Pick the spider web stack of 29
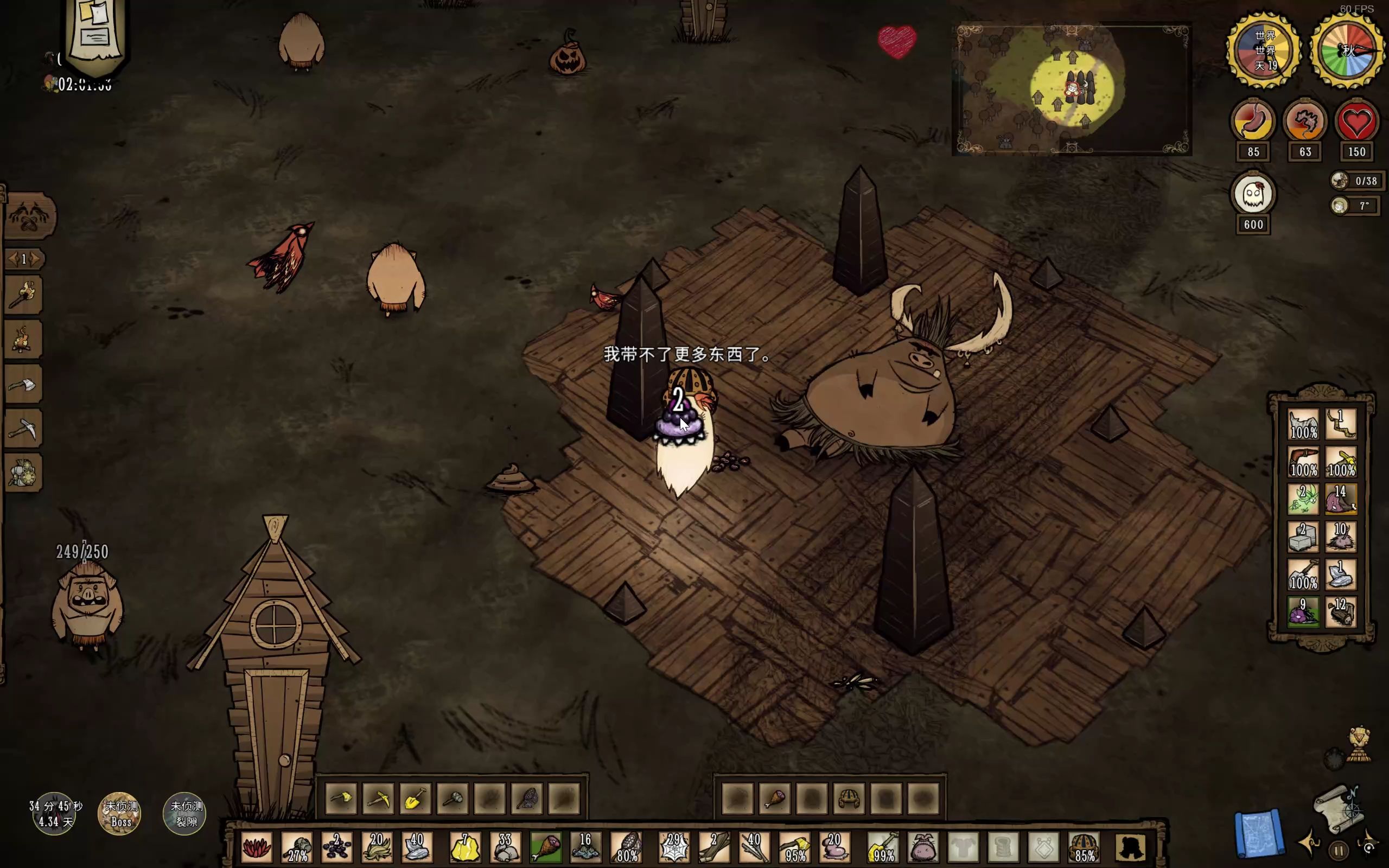Viewport: 1389px width, 868px height. 673,847
